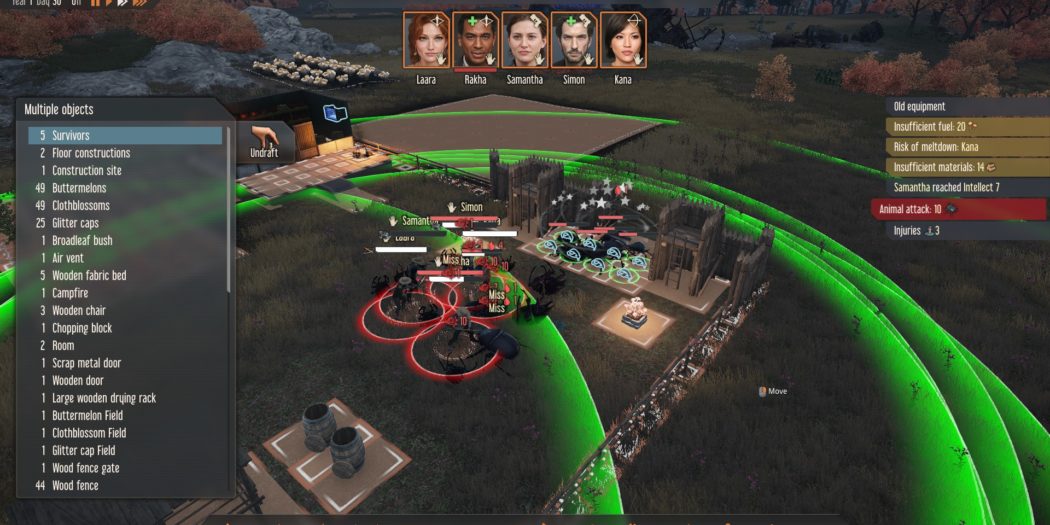Viewport: 1050px width, 525px height.
Task: Select the Campfire list entry
Action: click(125, 293)
